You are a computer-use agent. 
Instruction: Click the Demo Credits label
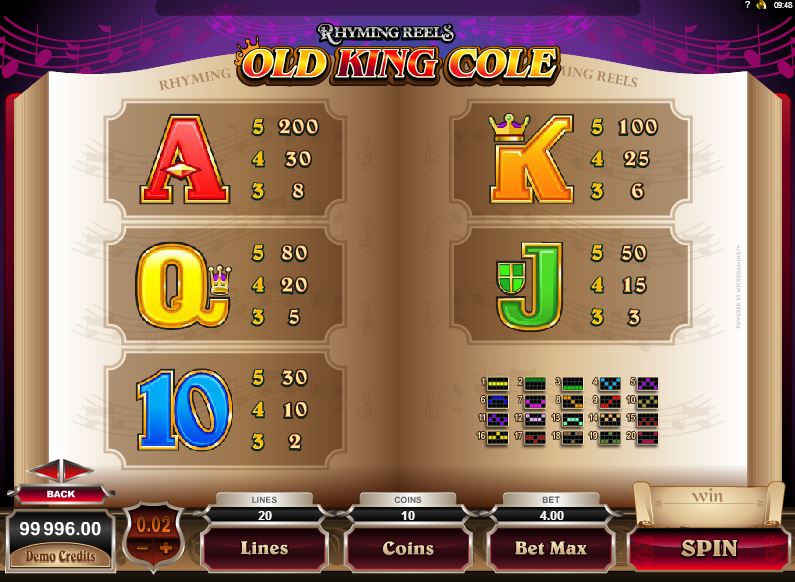(61, 556)
